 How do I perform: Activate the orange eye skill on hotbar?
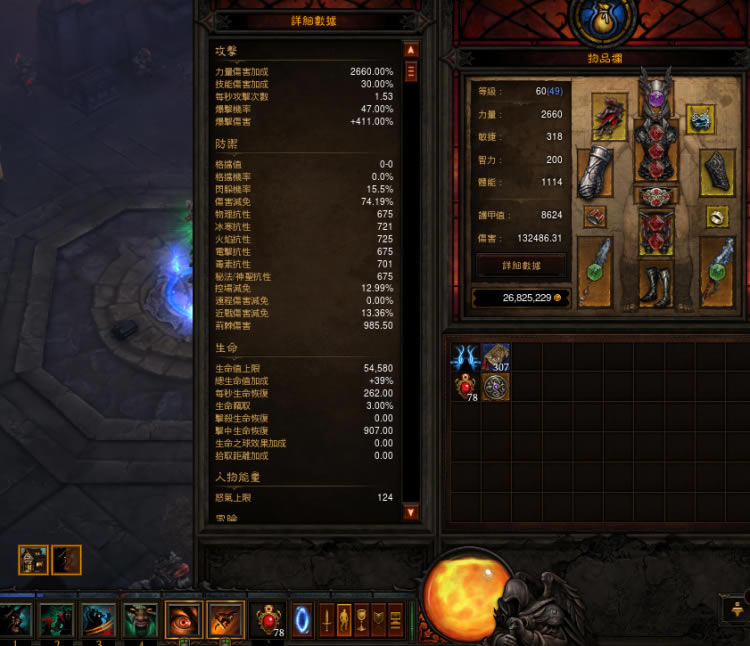[183, 620]
